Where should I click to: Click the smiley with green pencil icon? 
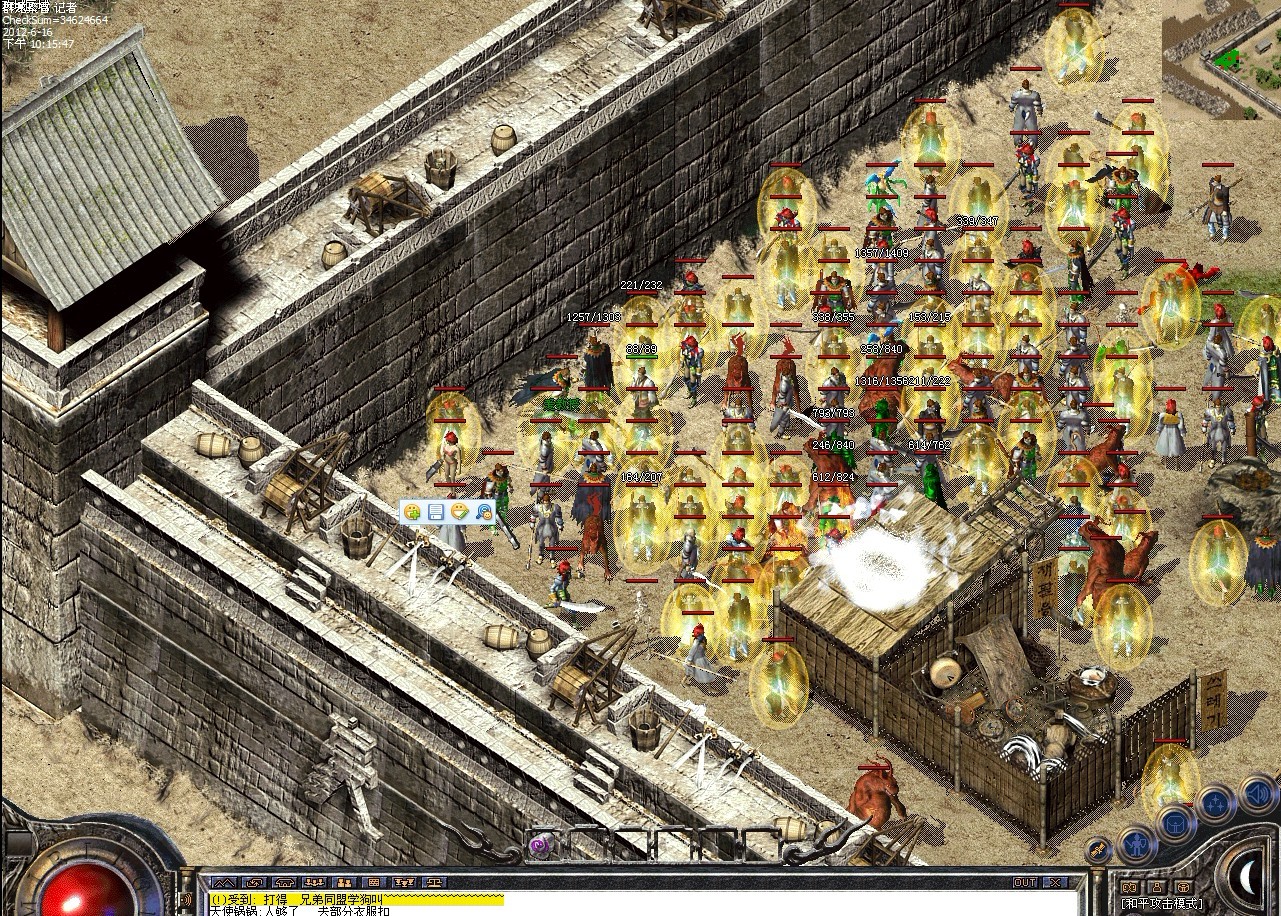tap(460, 512)
